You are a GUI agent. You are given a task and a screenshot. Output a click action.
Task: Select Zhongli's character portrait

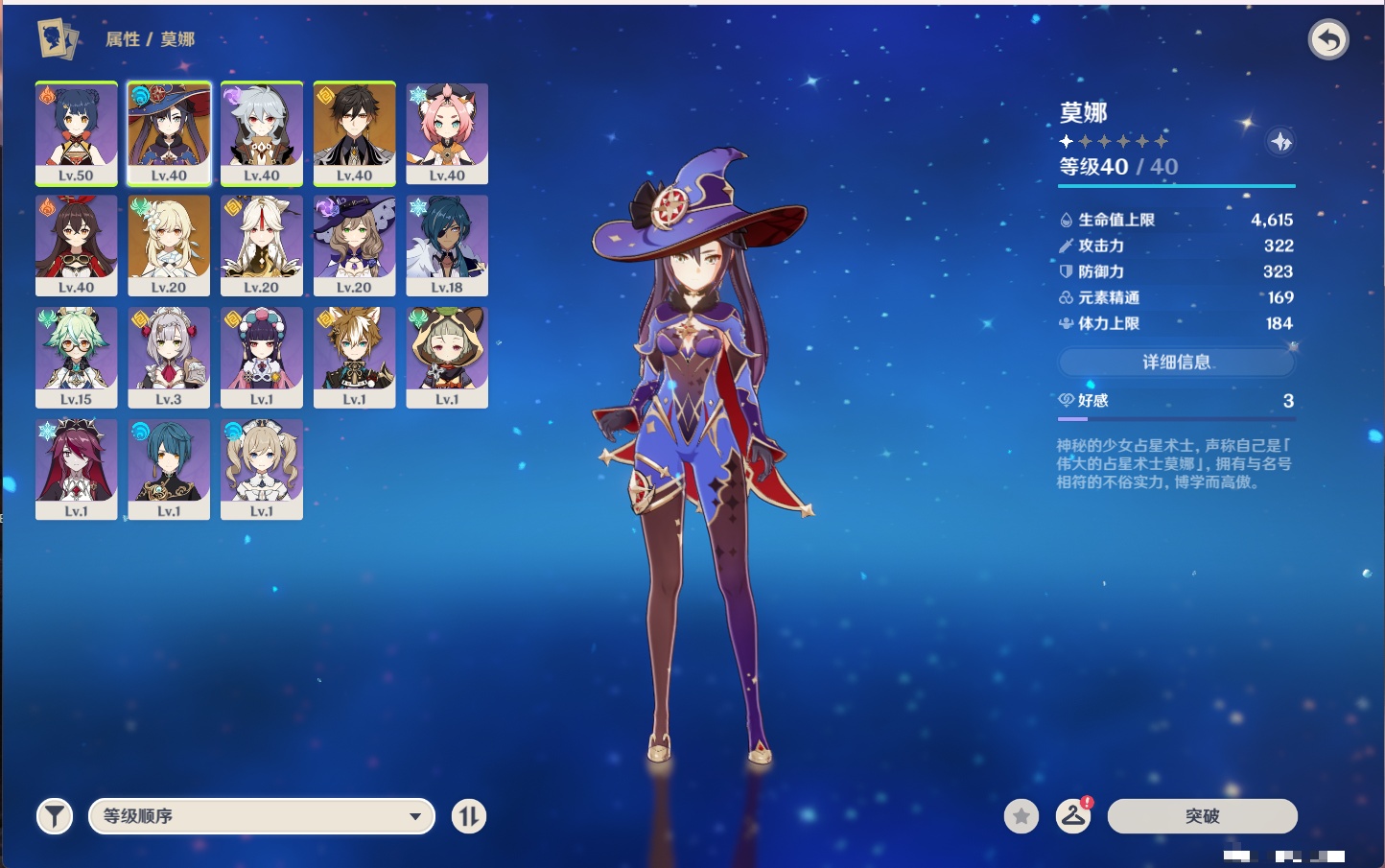coord(354,132)
